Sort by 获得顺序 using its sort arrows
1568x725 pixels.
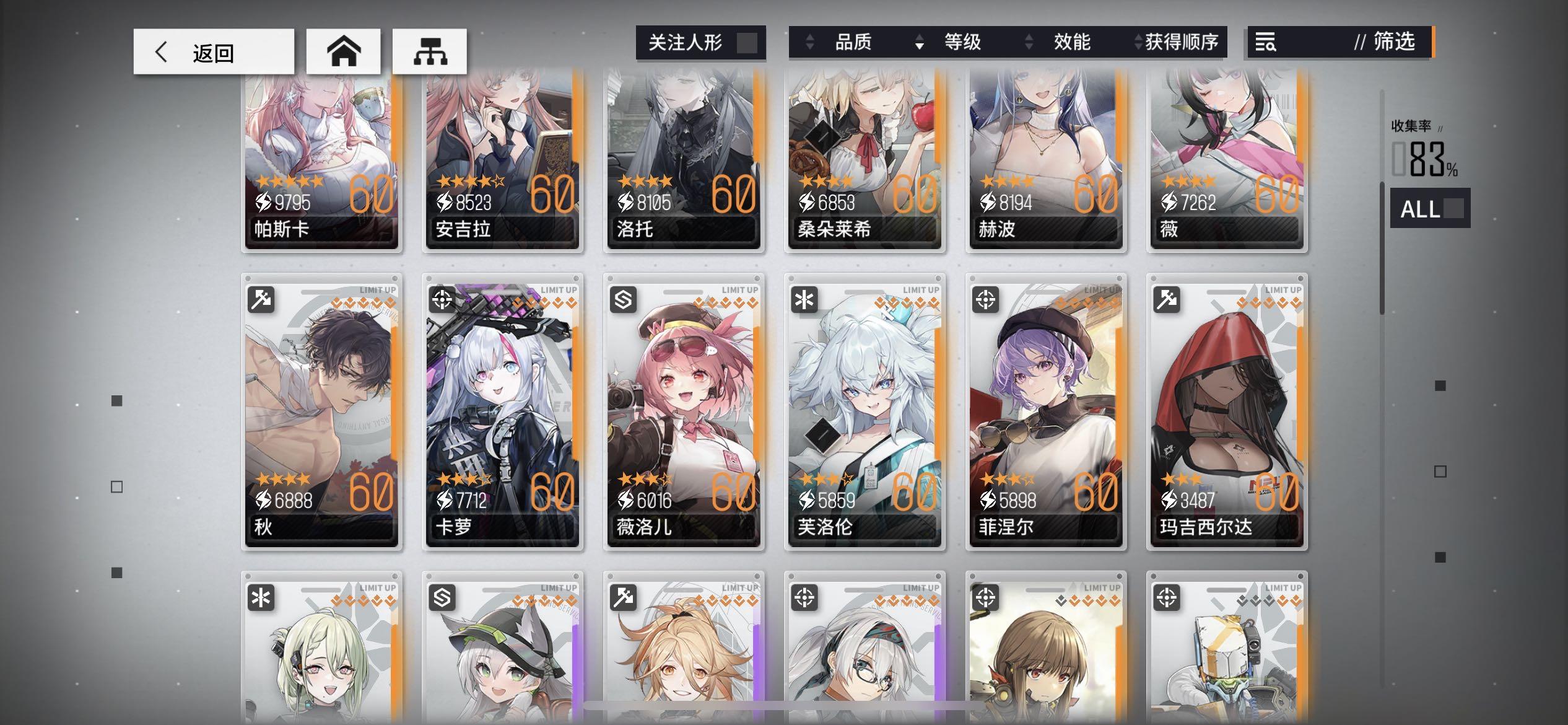[1138, 42]
